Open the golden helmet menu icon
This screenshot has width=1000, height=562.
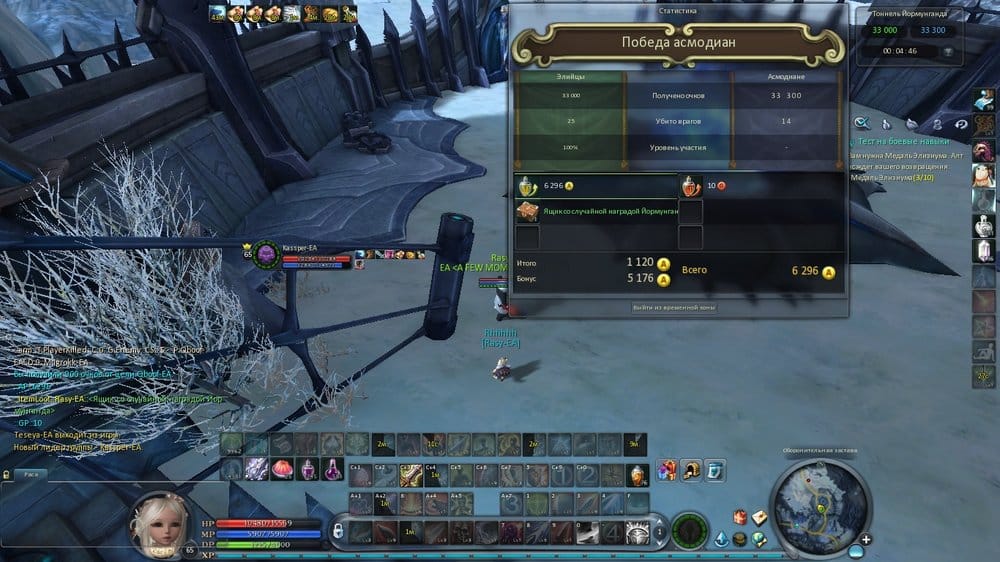[690, 468]
